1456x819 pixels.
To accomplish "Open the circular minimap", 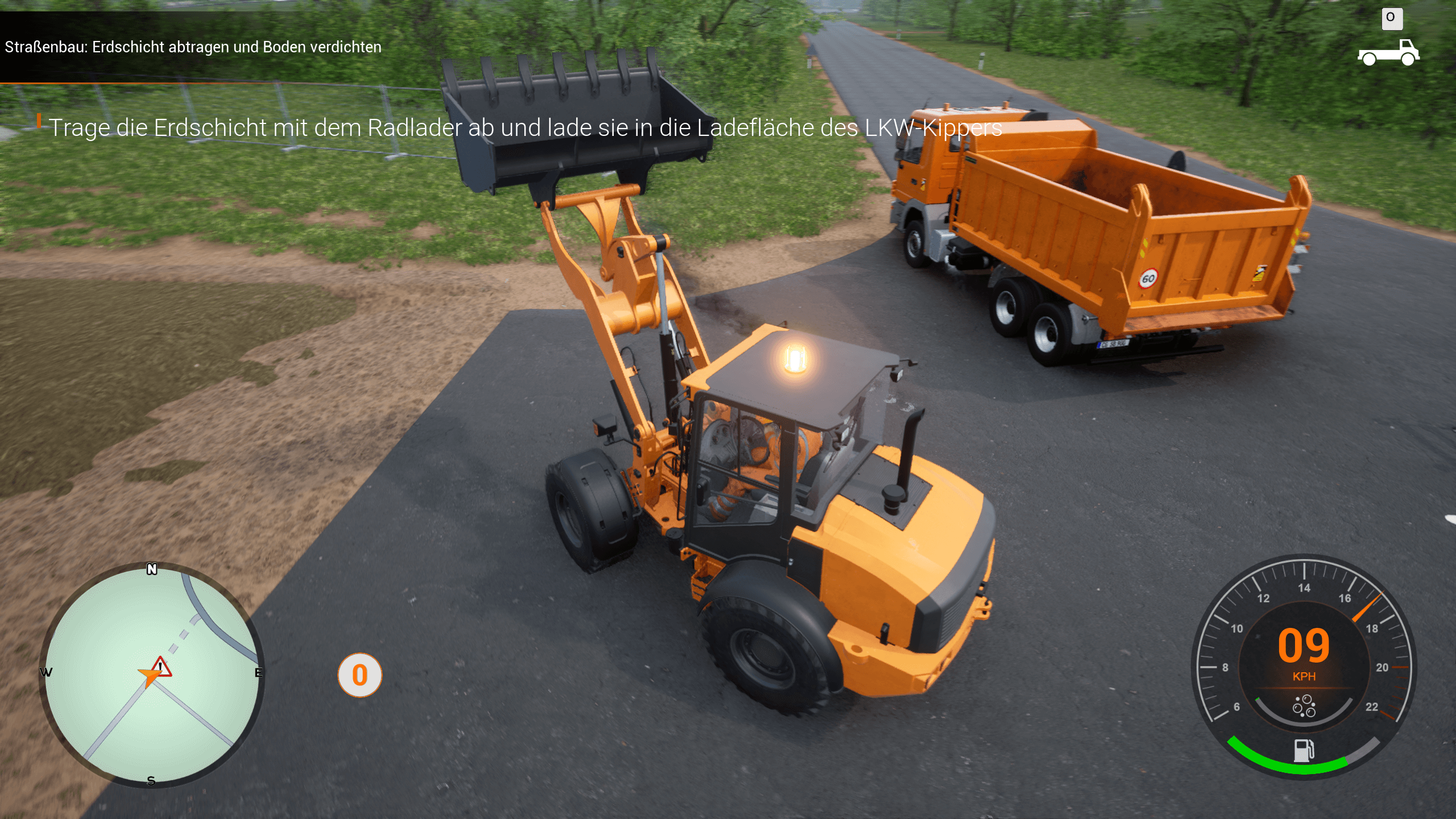I will tap(151, 675).
